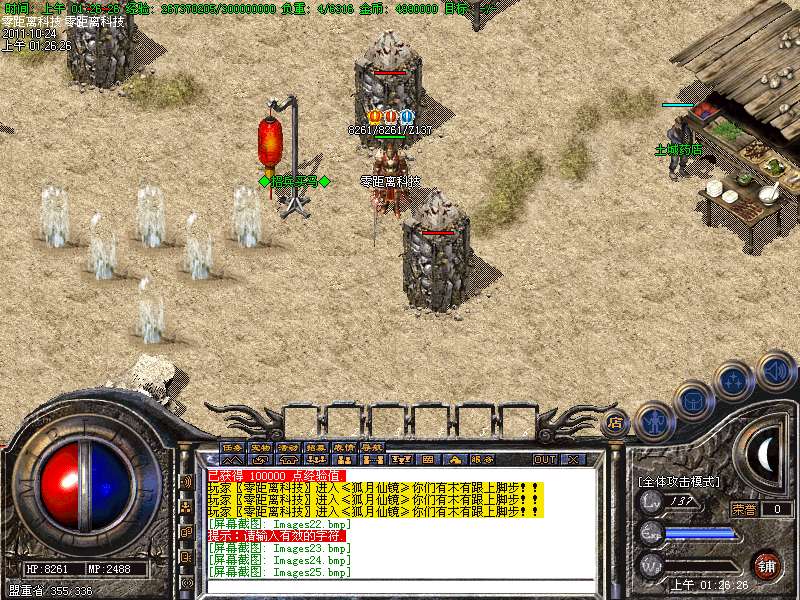Click the OUT logout button
The image size is (800, 600).
point(545,459)
